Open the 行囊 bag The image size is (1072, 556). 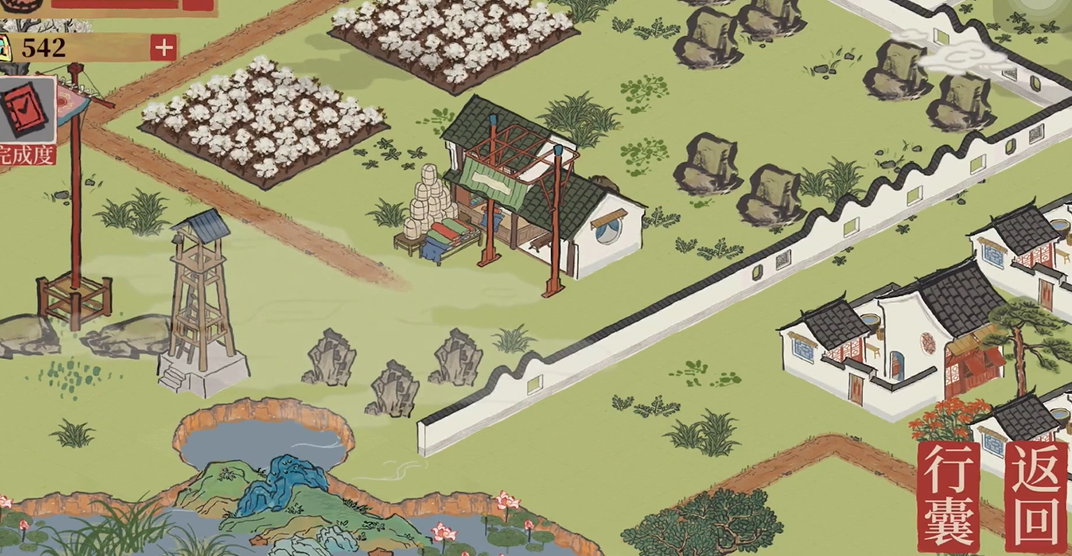(x=948, y=496)
